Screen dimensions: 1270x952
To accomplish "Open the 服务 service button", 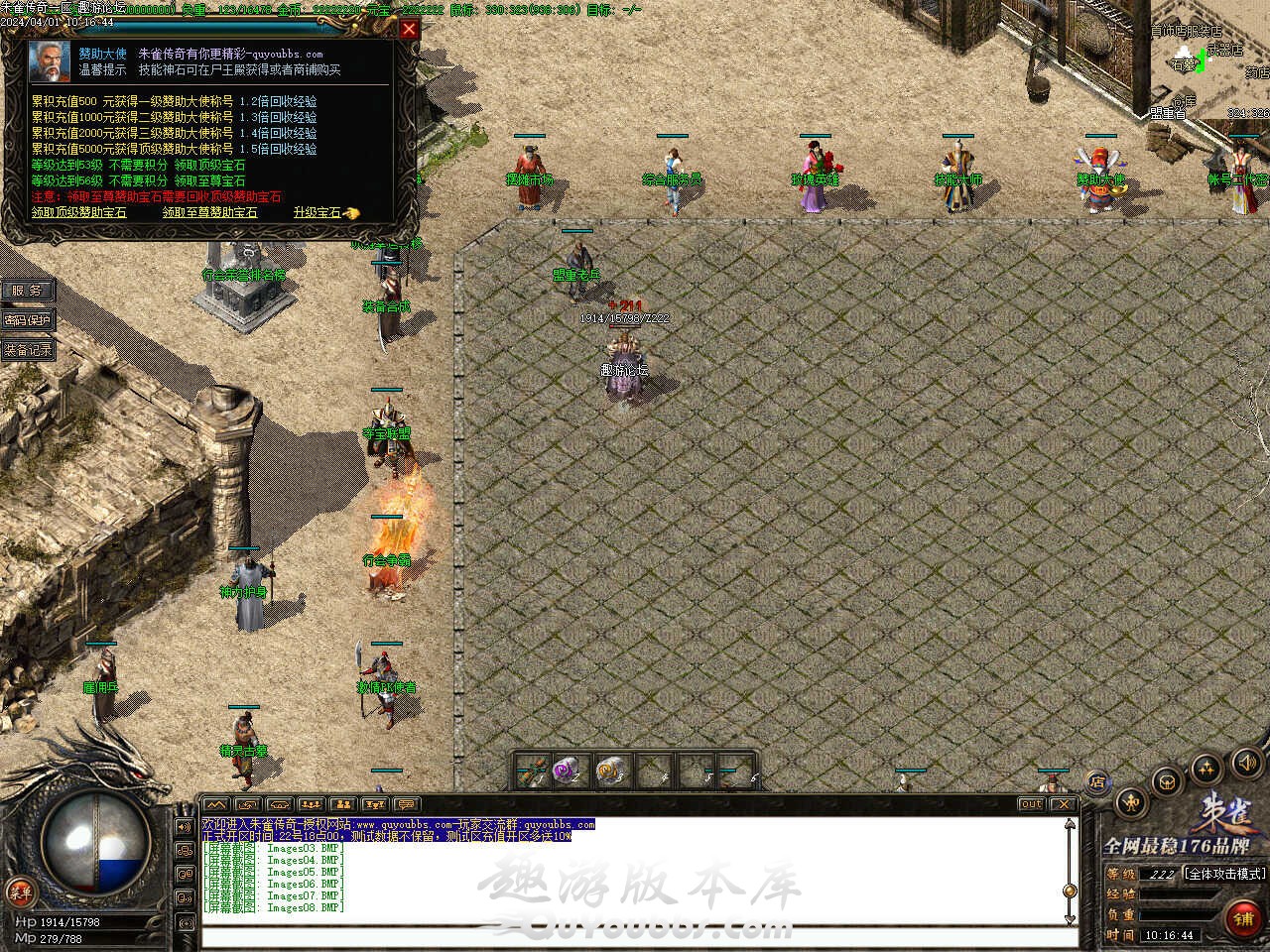I will (x=27, y=291).
